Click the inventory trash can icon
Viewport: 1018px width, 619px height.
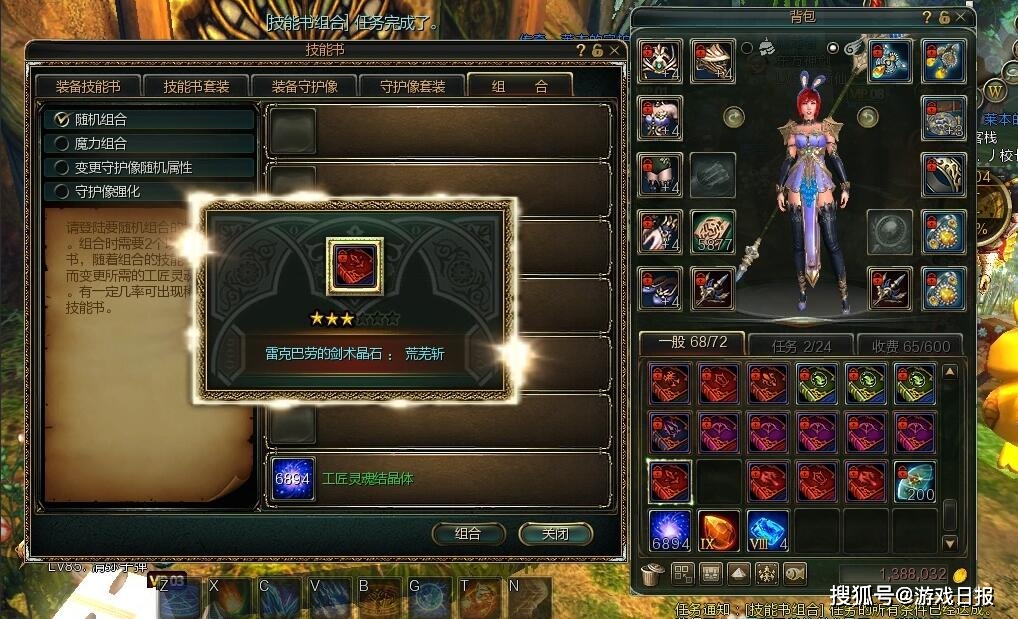tap(652, 574)
